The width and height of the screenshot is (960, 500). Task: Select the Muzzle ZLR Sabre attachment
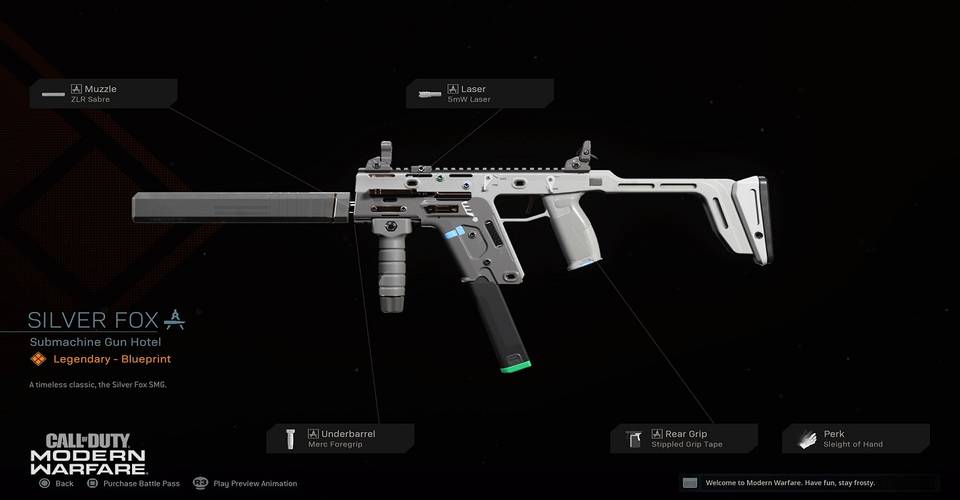(104, 94)
